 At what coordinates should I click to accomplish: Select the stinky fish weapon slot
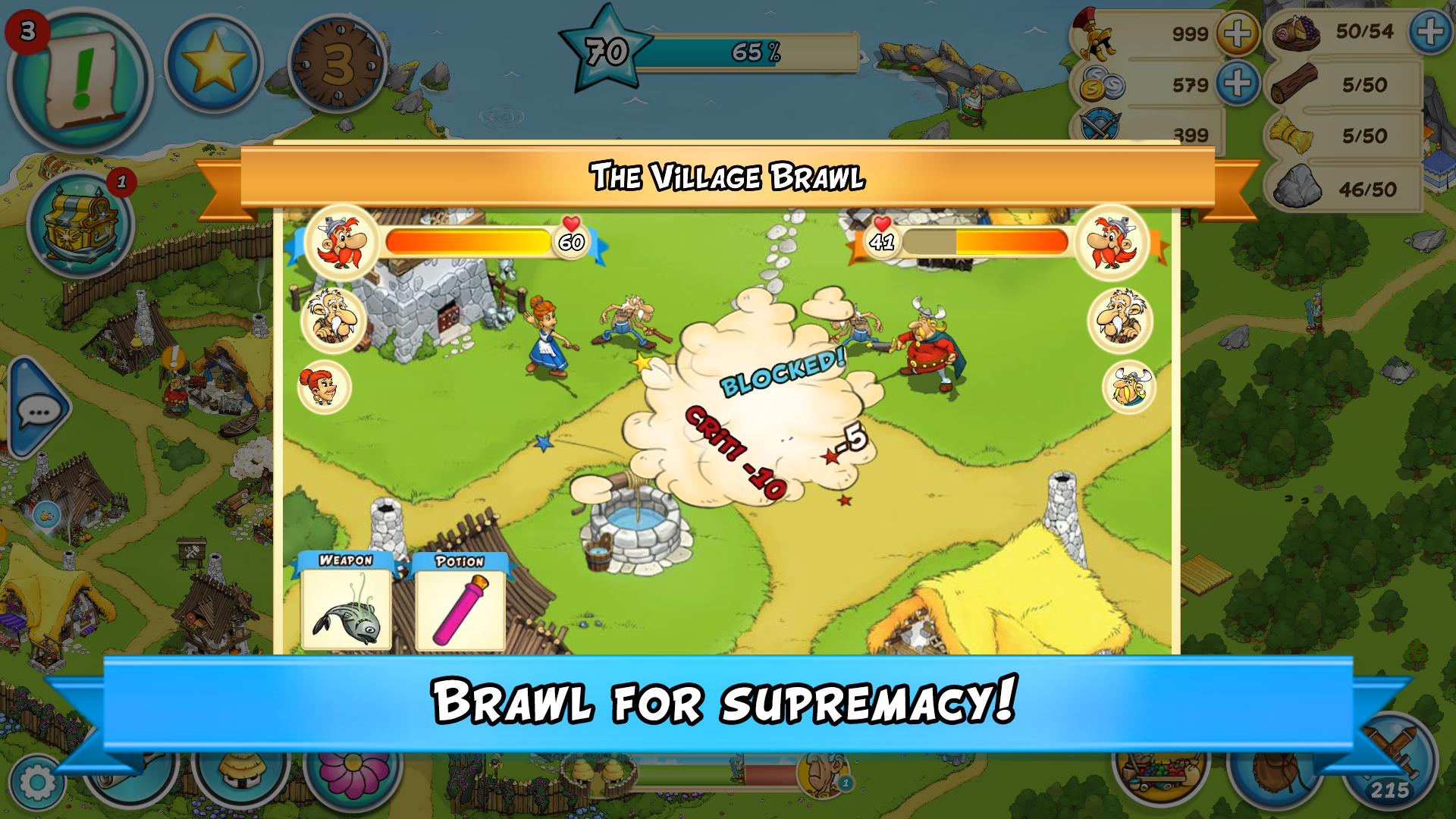345,610
